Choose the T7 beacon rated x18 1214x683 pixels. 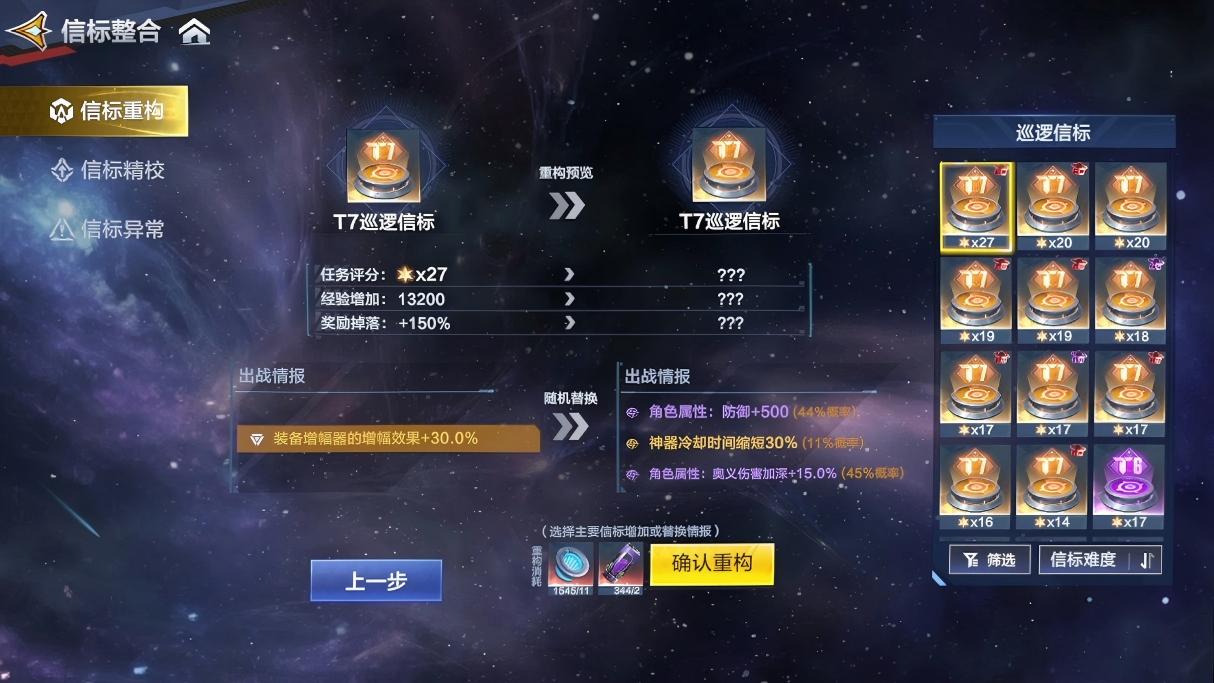coord(1130,299)
